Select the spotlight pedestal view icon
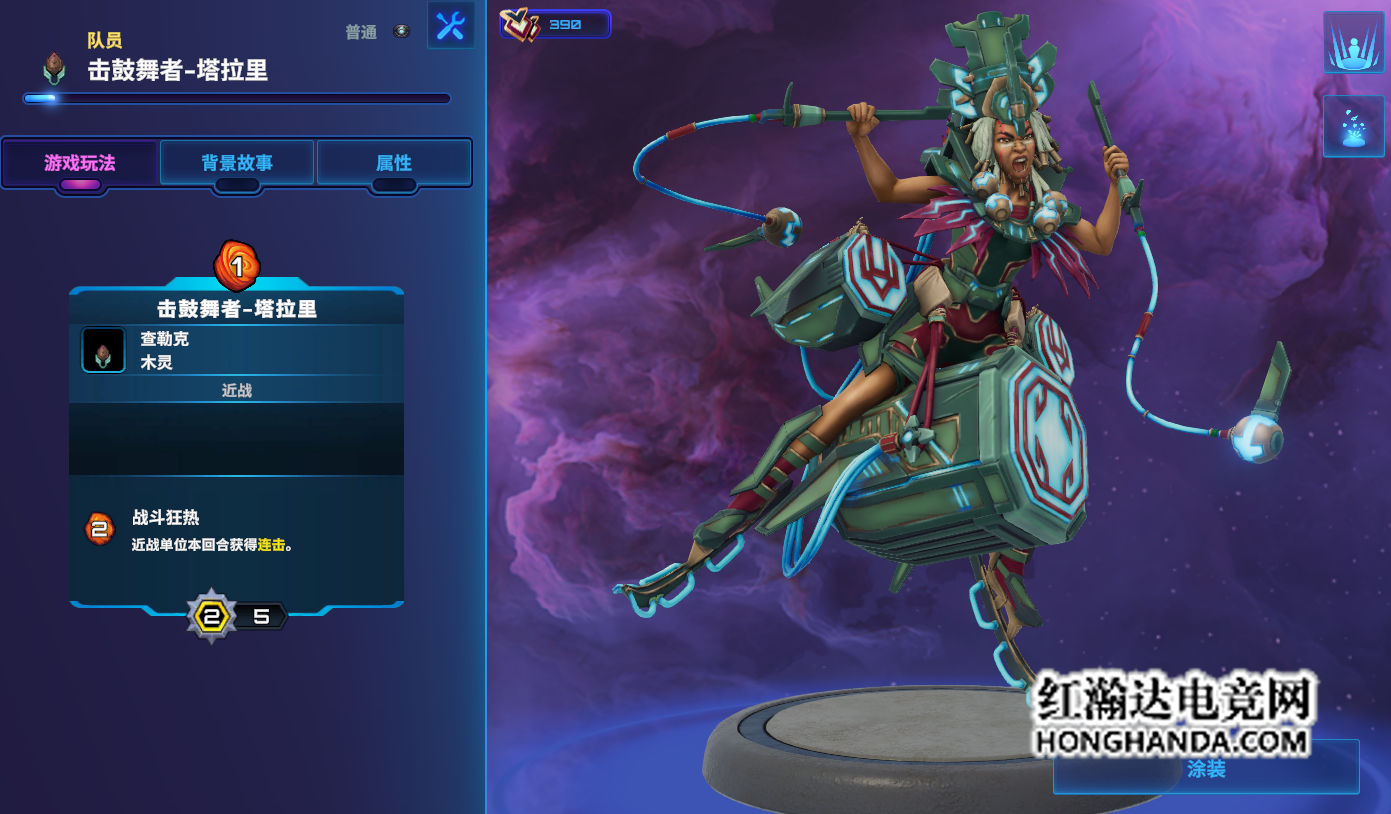Viewport: 1391px width, 814px height. 1353,42
